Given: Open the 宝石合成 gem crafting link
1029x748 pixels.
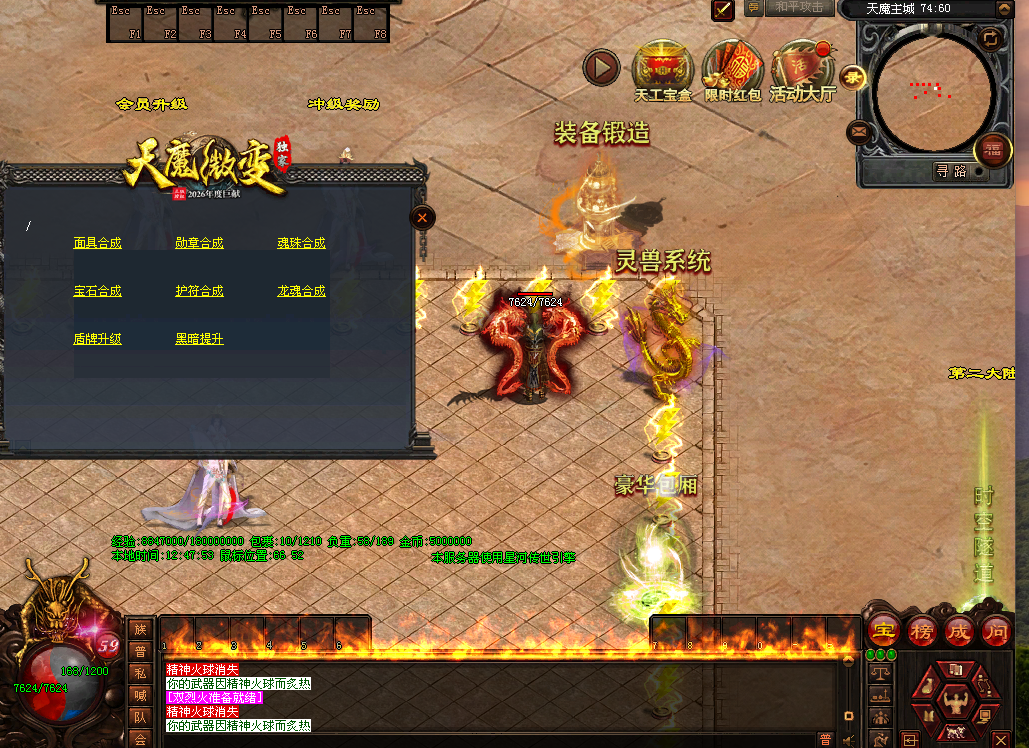Looking at the screenshot, I should pos(97,291).
